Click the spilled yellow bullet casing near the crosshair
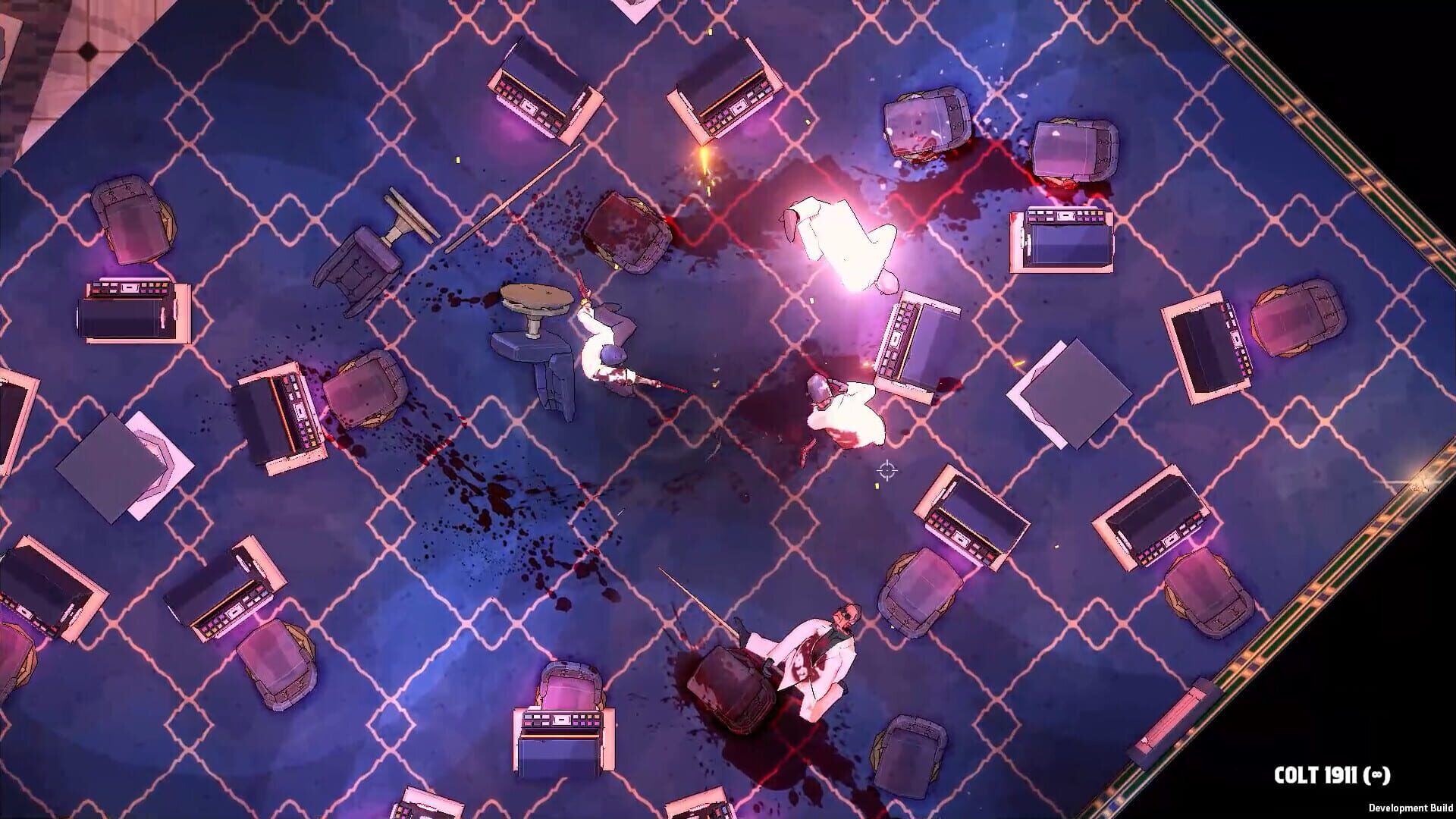Viewport: 1456px width, 819px height. (877, 485)
